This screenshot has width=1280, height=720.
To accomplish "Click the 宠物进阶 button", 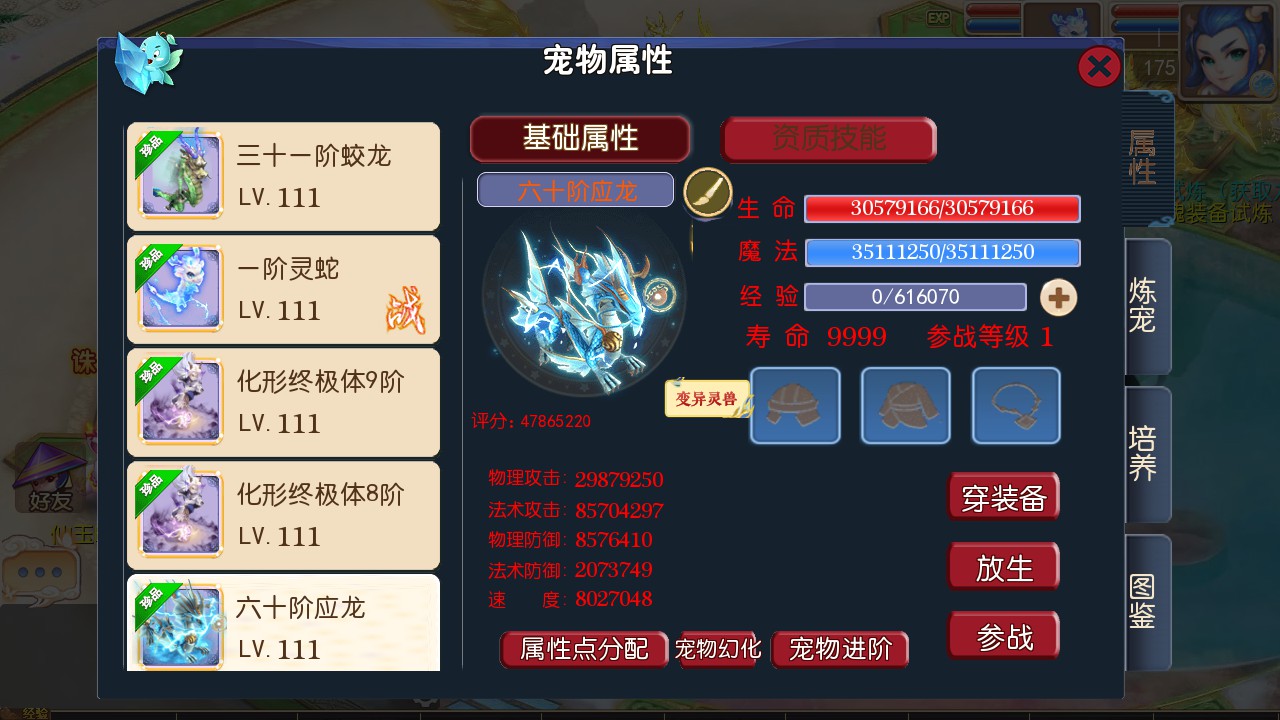I will coord(840,649).
